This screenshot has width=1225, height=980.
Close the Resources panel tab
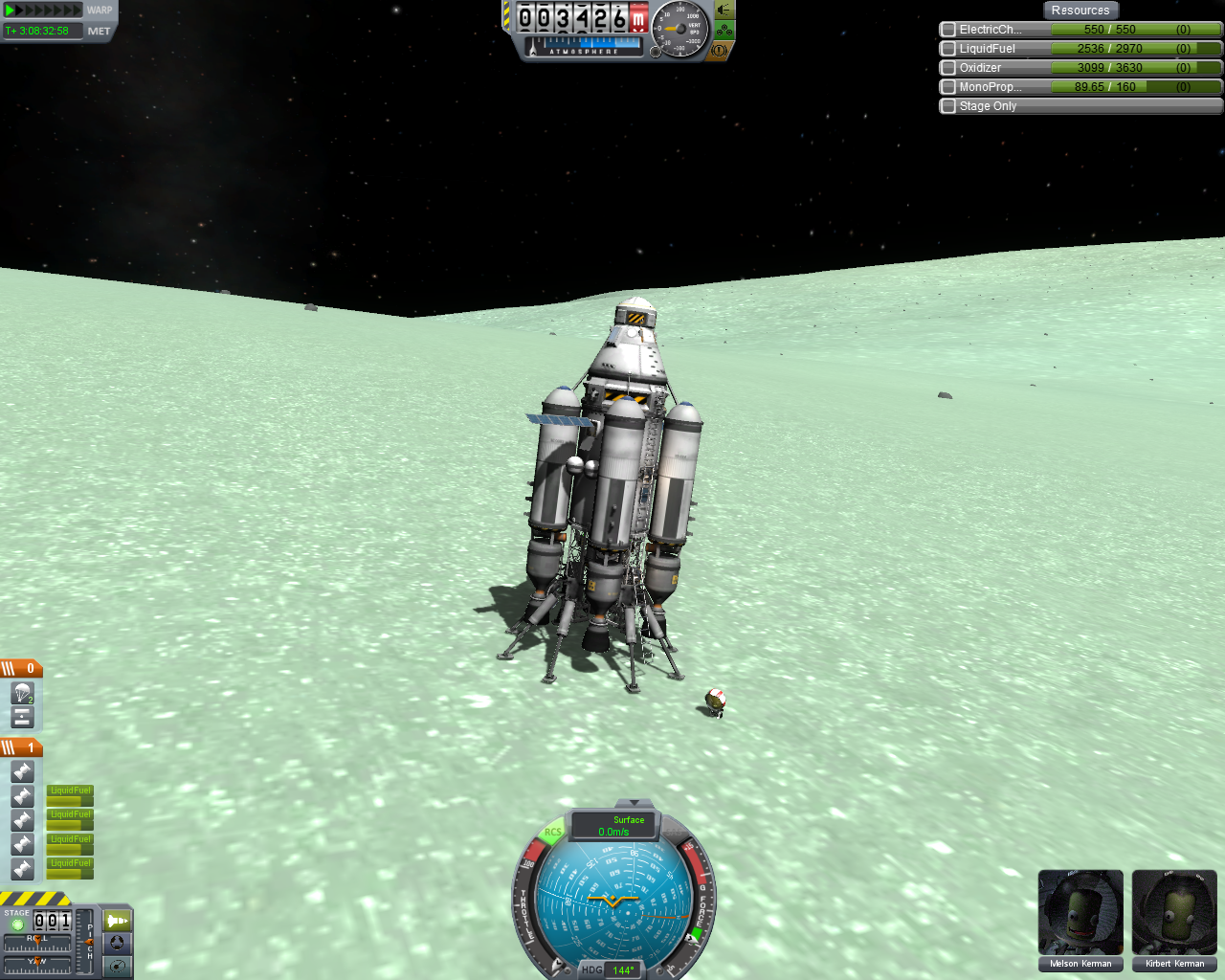(1080, 11)
